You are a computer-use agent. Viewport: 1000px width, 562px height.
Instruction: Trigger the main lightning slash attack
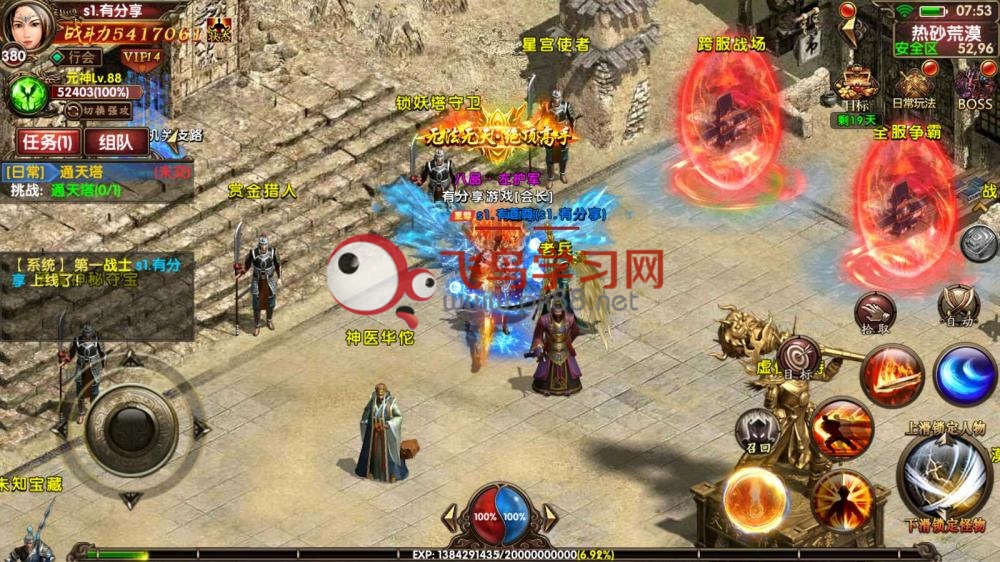942,474
